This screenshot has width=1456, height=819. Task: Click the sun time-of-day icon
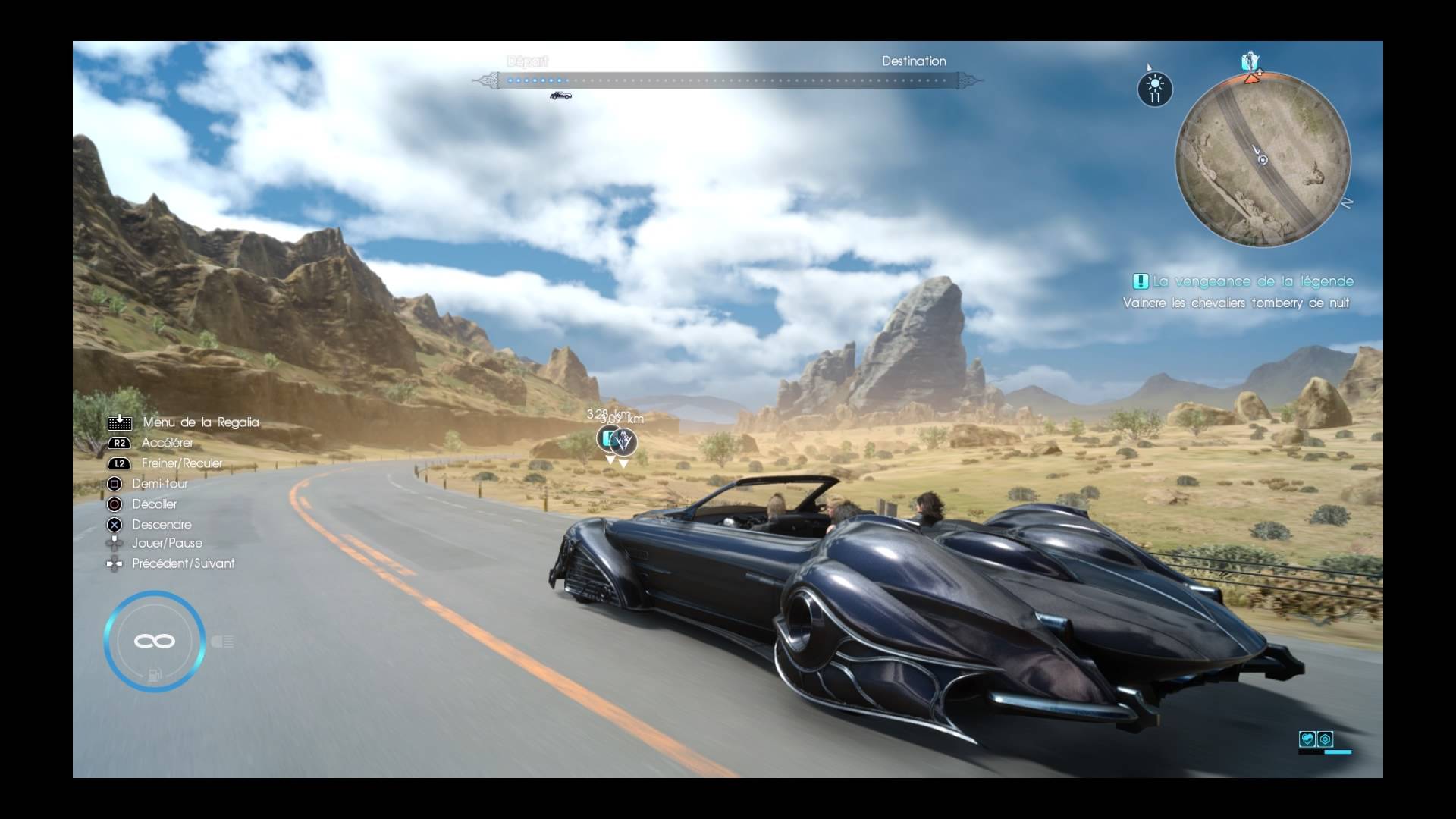[x=1155, y=89]
